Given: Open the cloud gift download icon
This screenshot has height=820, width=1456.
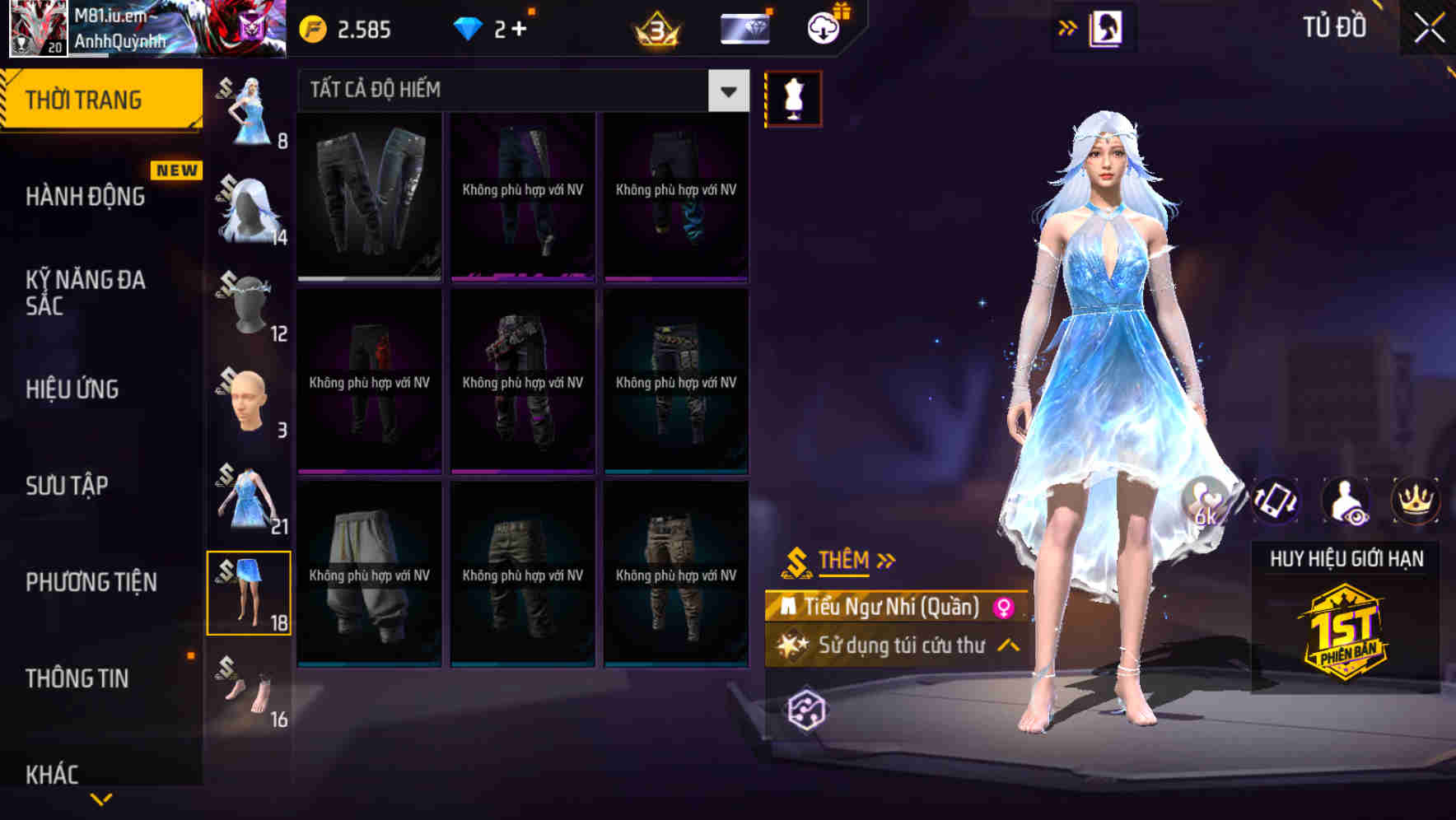Looking at the screenshot, I should coord(823,27).
